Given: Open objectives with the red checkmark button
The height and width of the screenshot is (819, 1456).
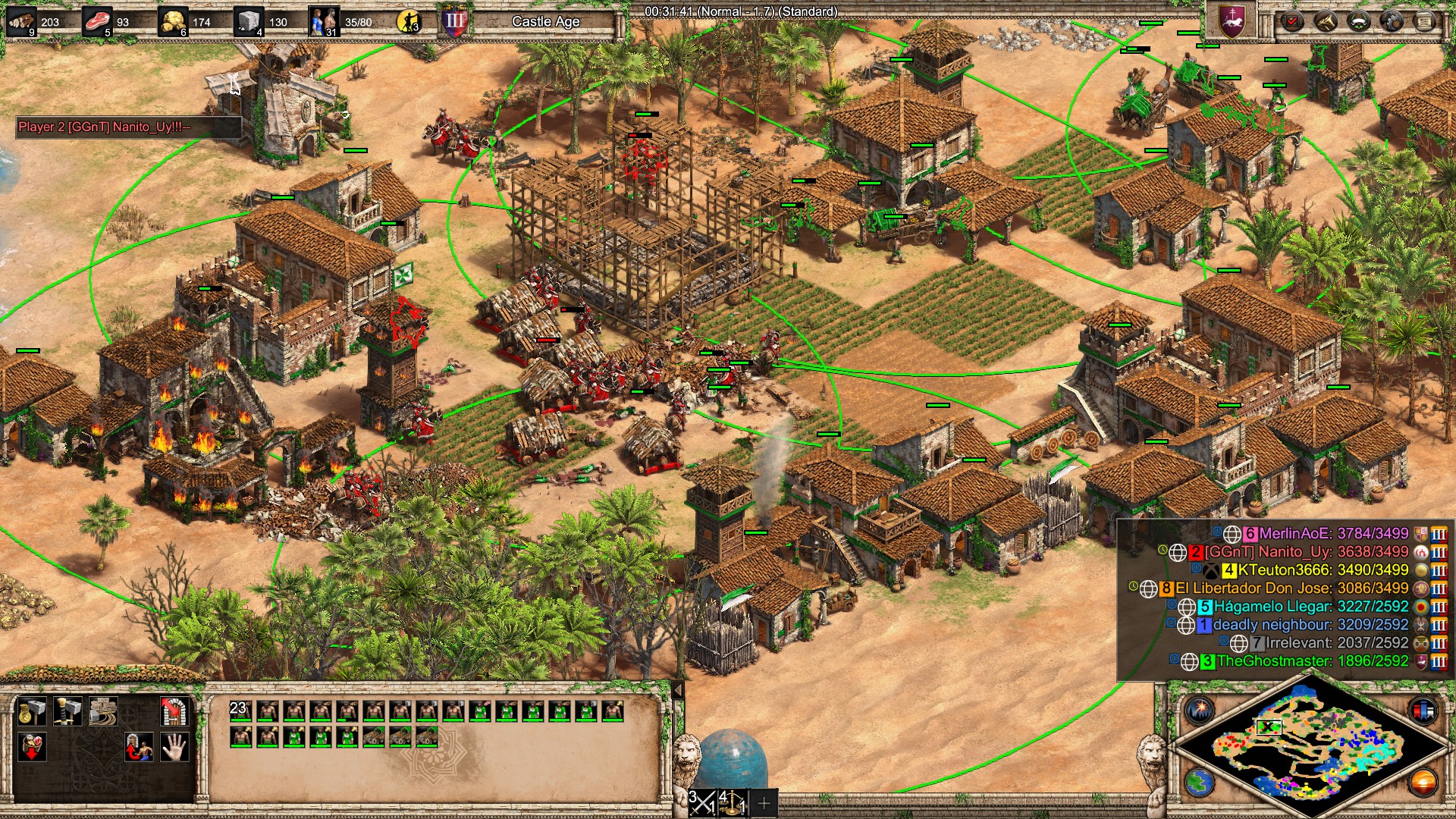Looking at the screenshot, I should 1291,20.
